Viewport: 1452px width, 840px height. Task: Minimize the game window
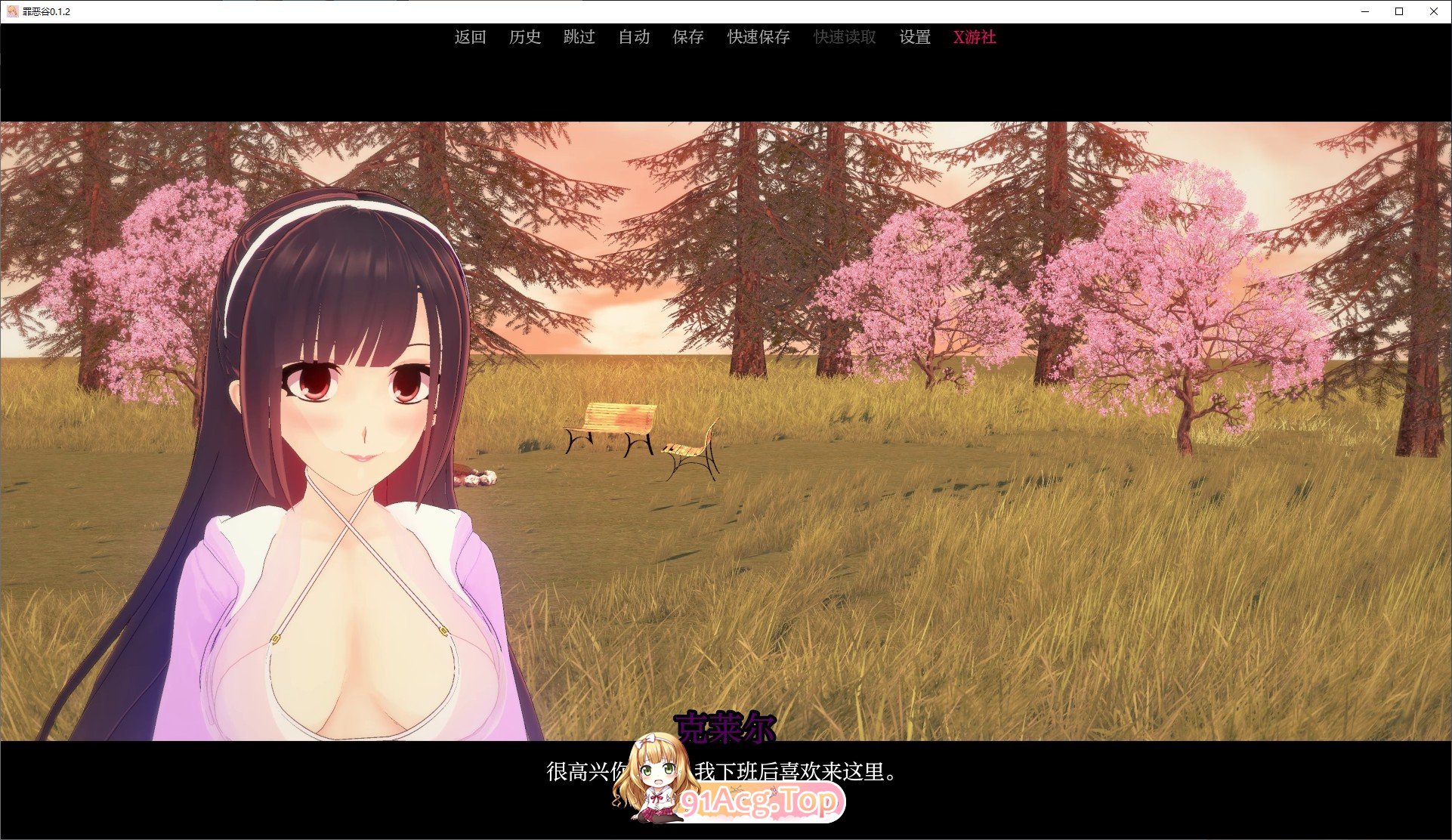pyautogui.click(x=1366, y=11)
